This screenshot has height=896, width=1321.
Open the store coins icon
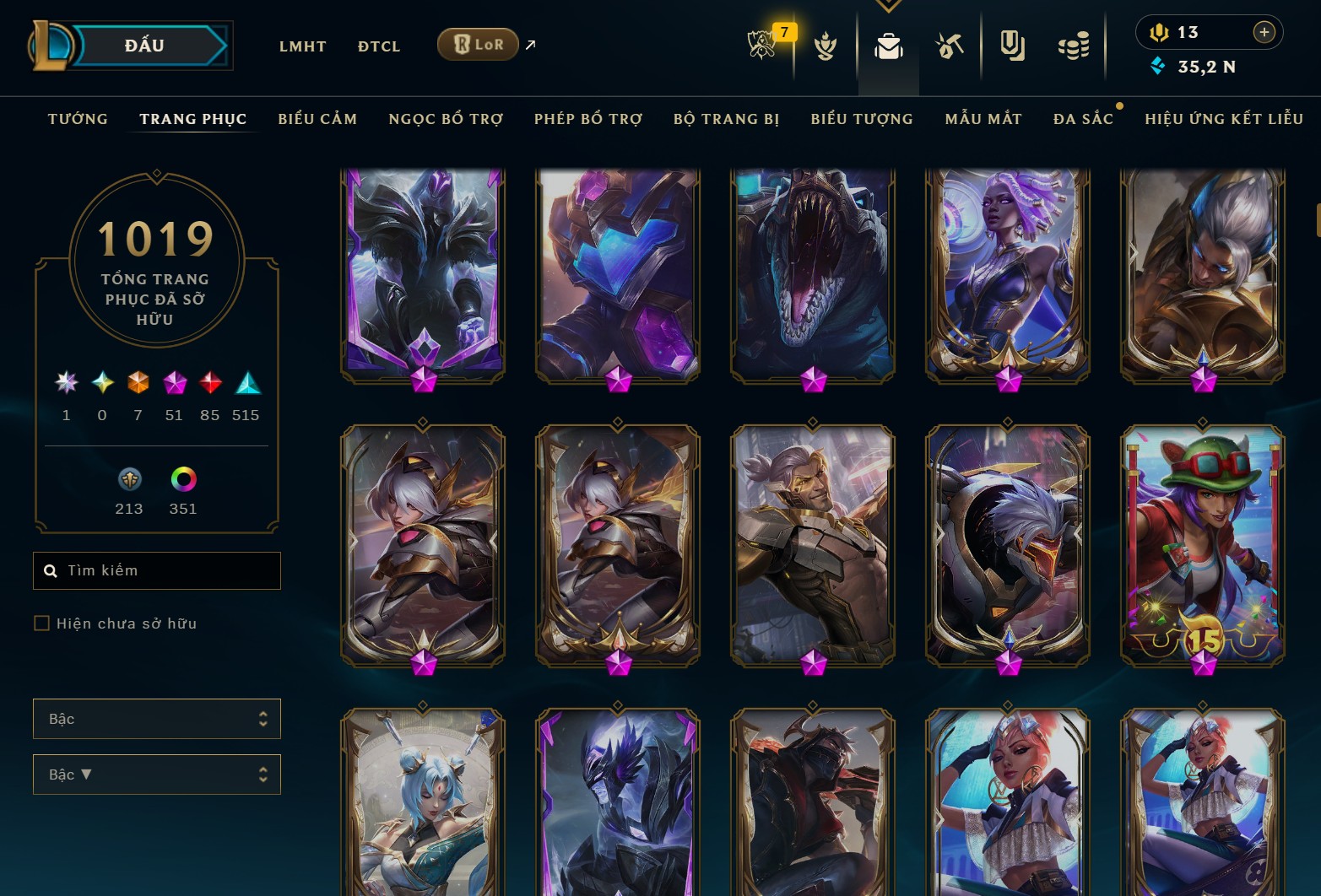pos(1074,46)
